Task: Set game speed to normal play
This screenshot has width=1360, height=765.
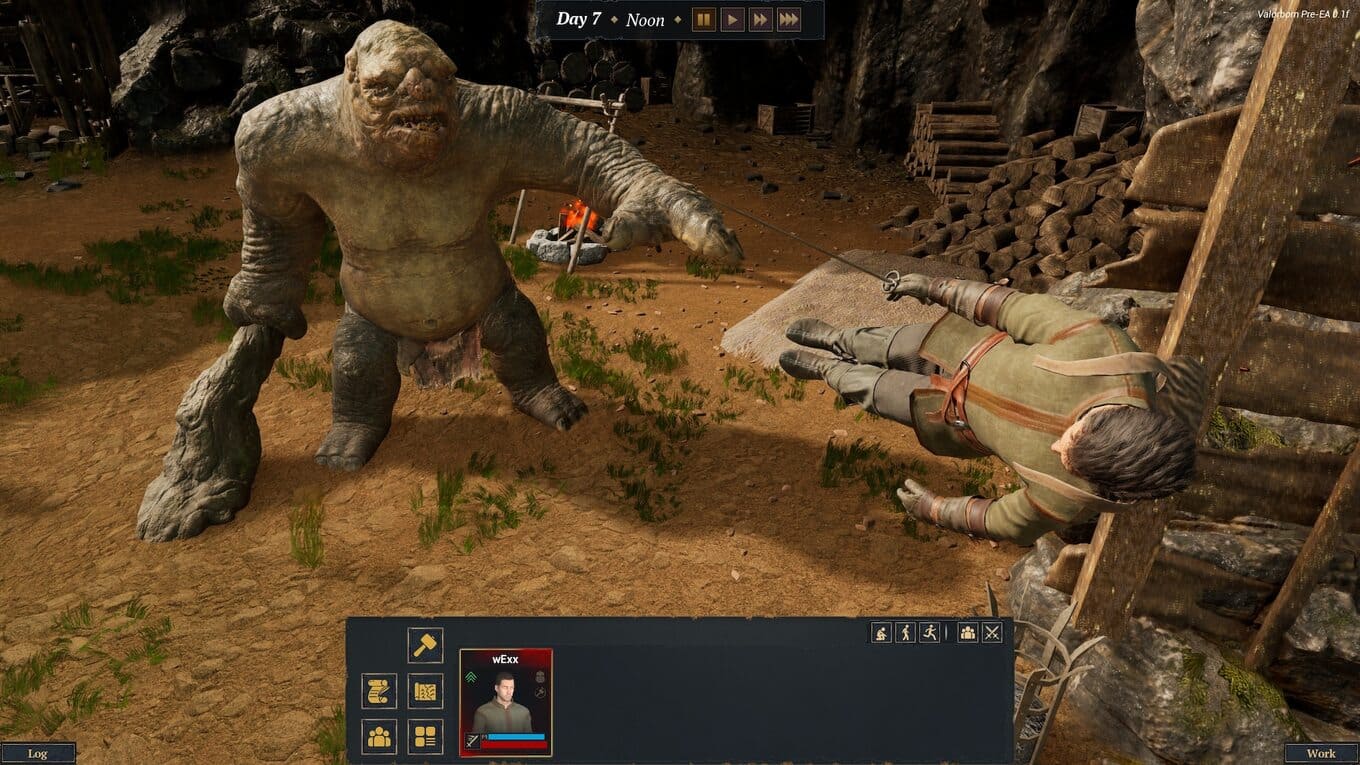Action: click(732, 19)
